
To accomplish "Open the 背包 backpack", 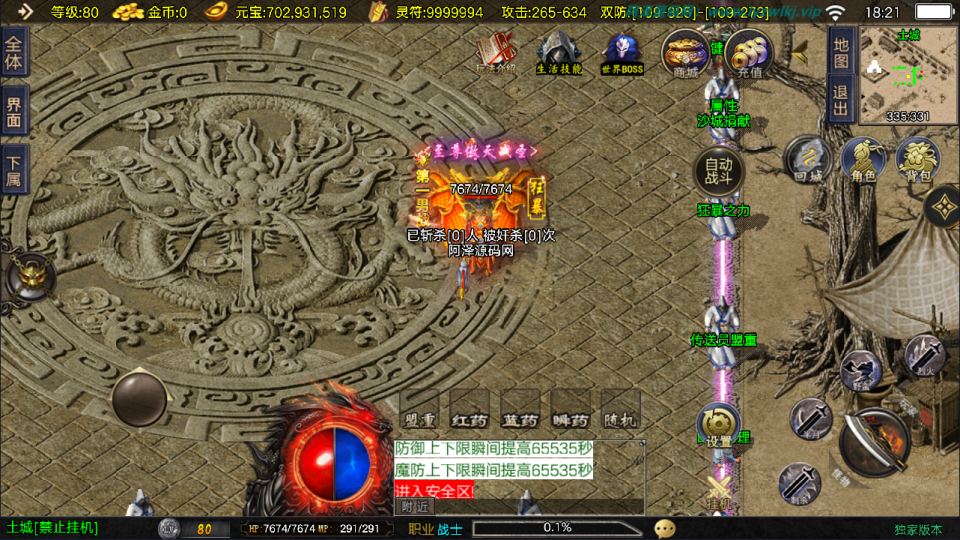I will click(918, 159).
